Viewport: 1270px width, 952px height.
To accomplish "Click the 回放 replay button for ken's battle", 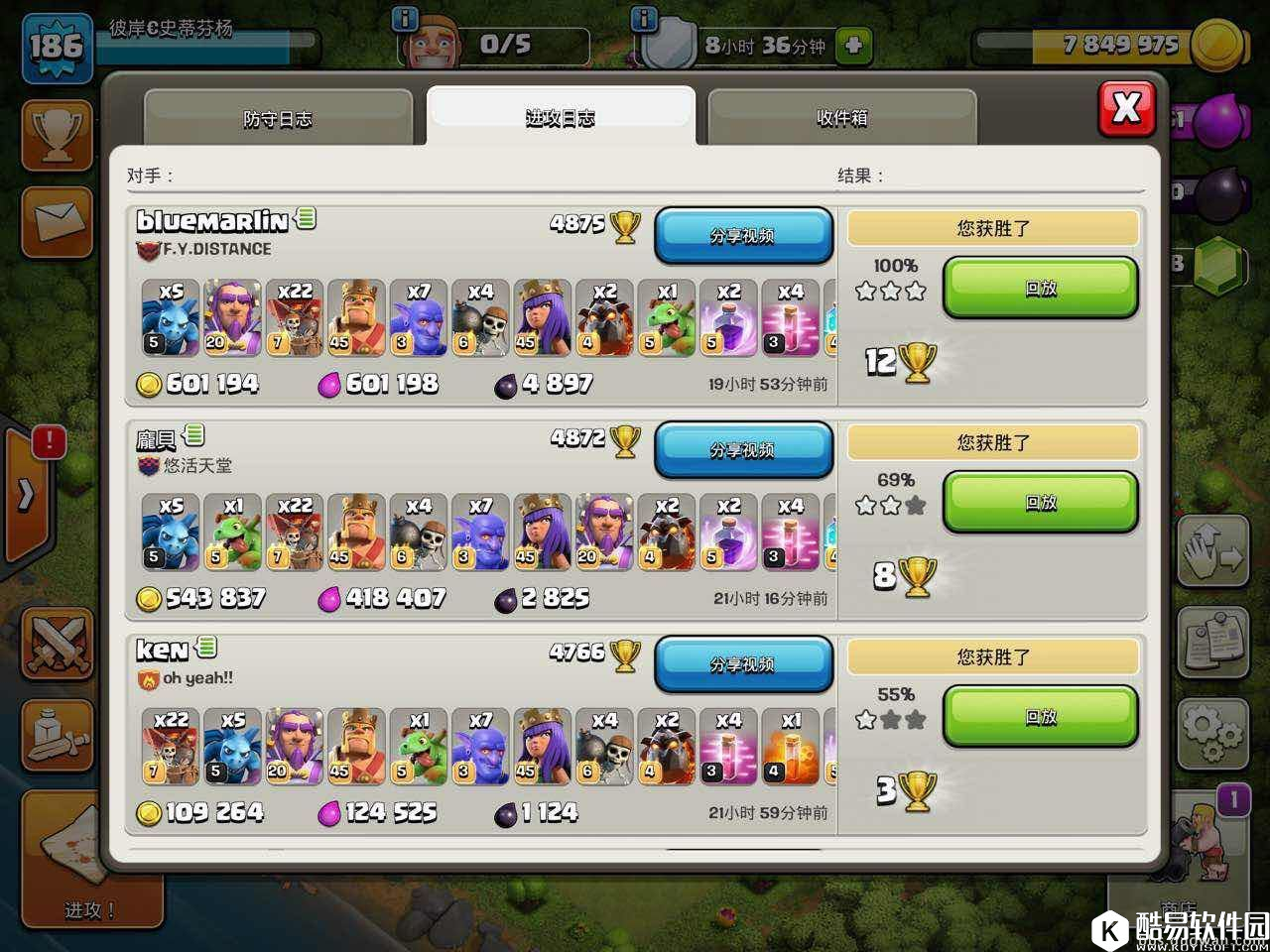I will 1039,717.
